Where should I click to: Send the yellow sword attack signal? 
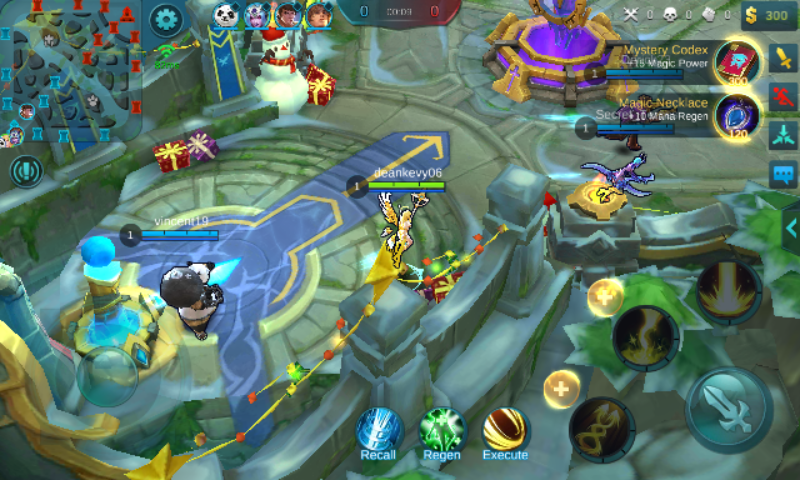coord(783,58)
